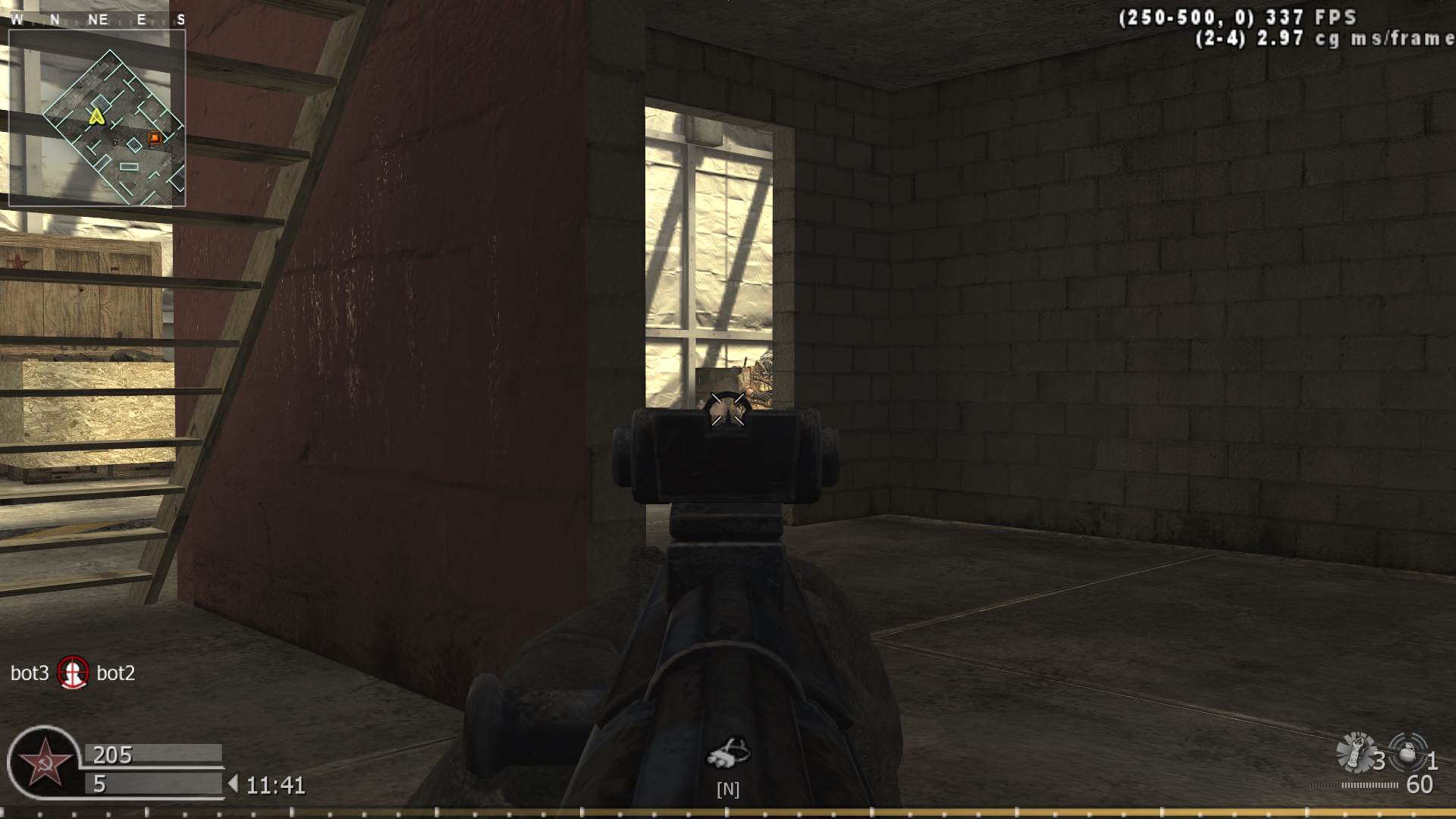Expand the kill feed entry for bot2
1456x819 pixels.
[118, 673]
